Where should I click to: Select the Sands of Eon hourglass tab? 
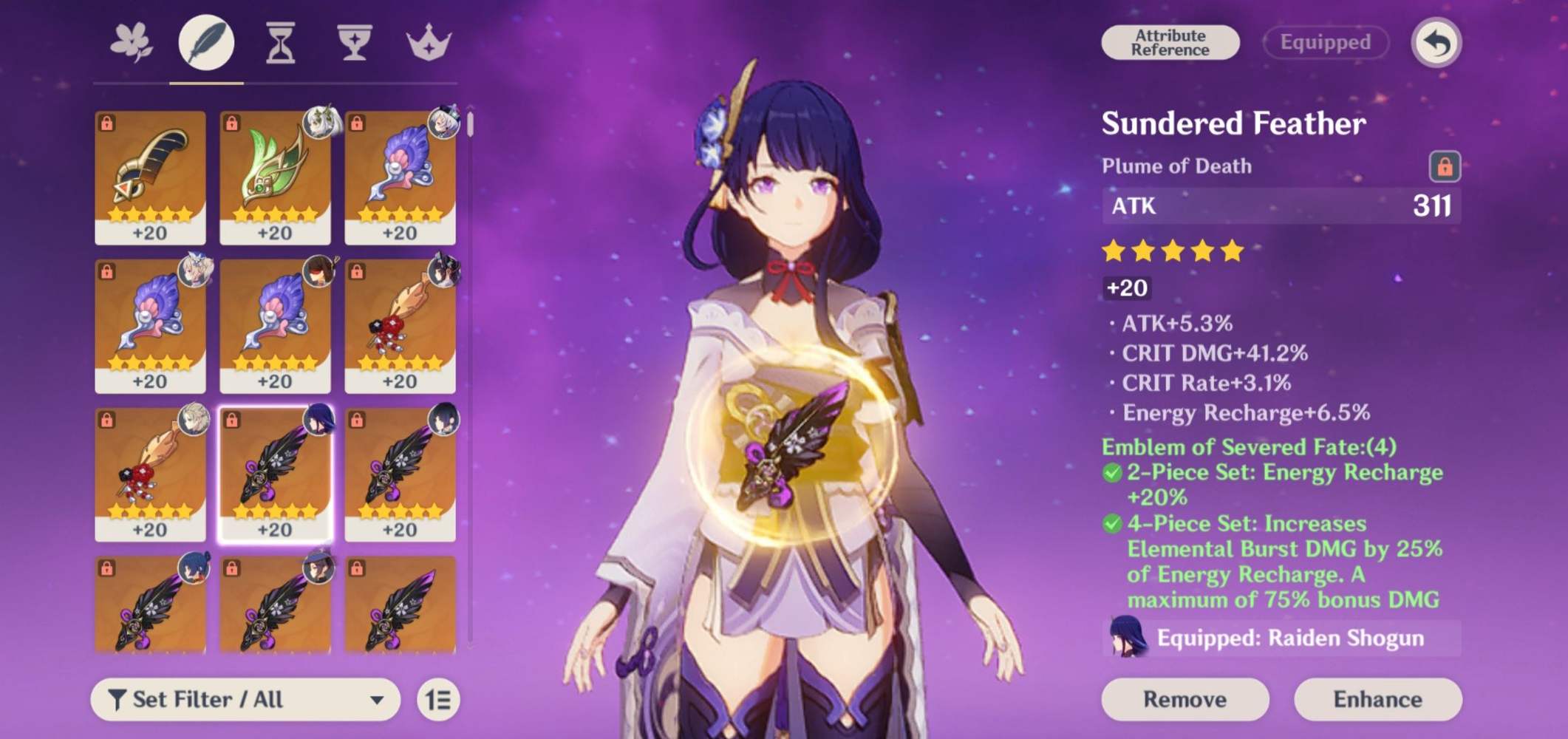pos(280,43)
